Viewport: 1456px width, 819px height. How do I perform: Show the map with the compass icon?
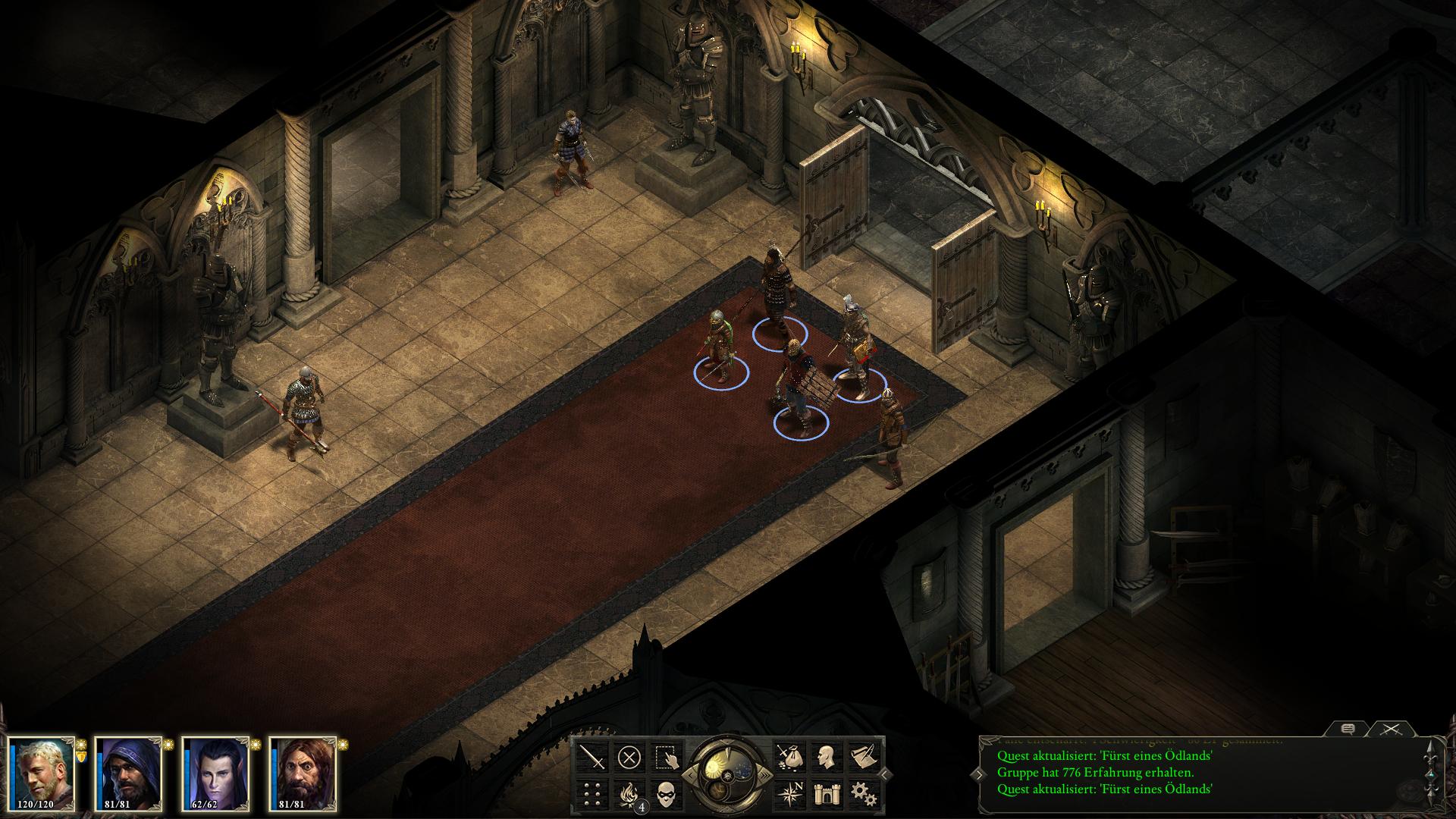789,794
